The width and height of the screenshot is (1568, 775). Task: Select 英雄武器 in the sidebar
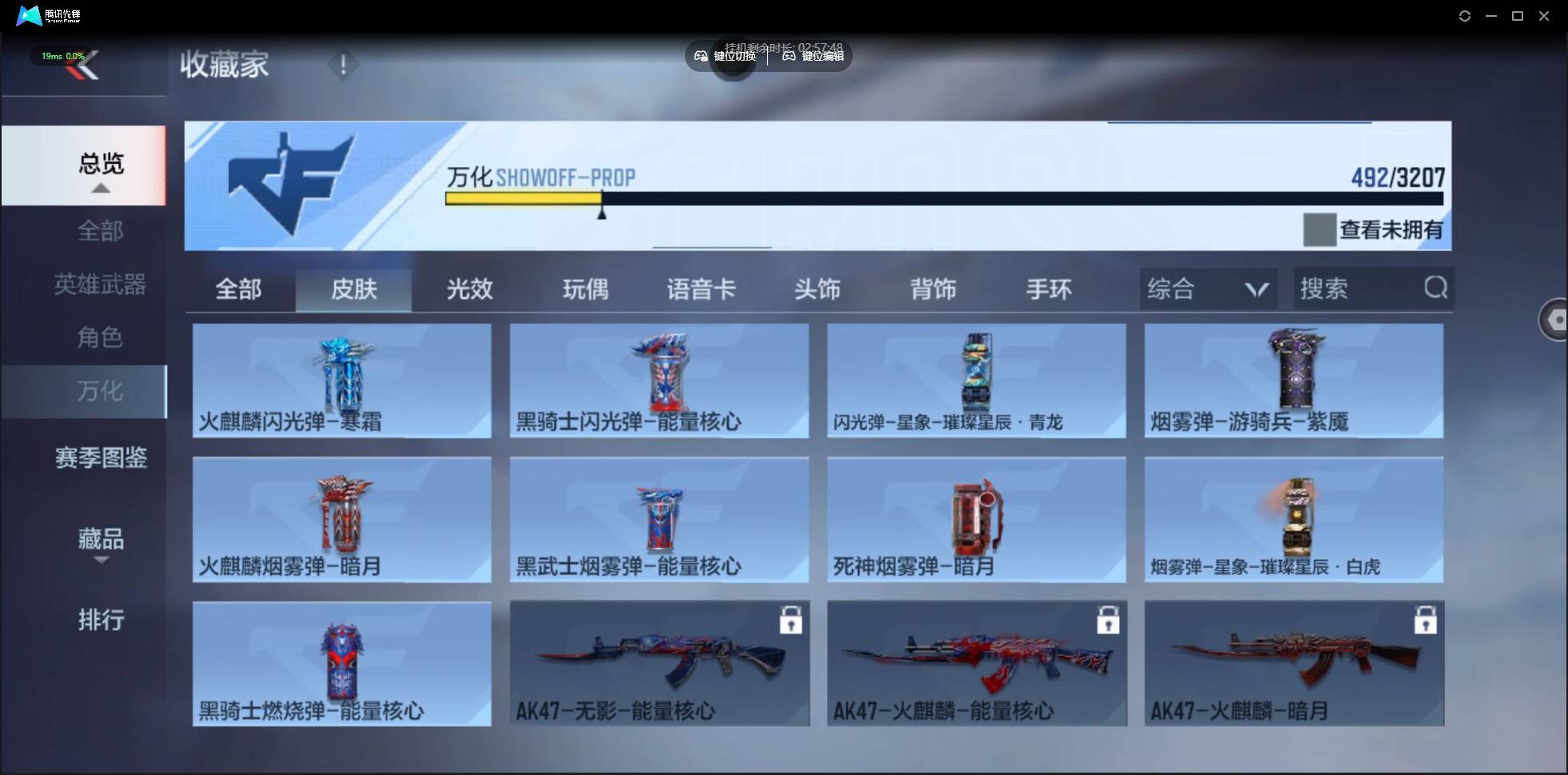click(x=100, y=284)
